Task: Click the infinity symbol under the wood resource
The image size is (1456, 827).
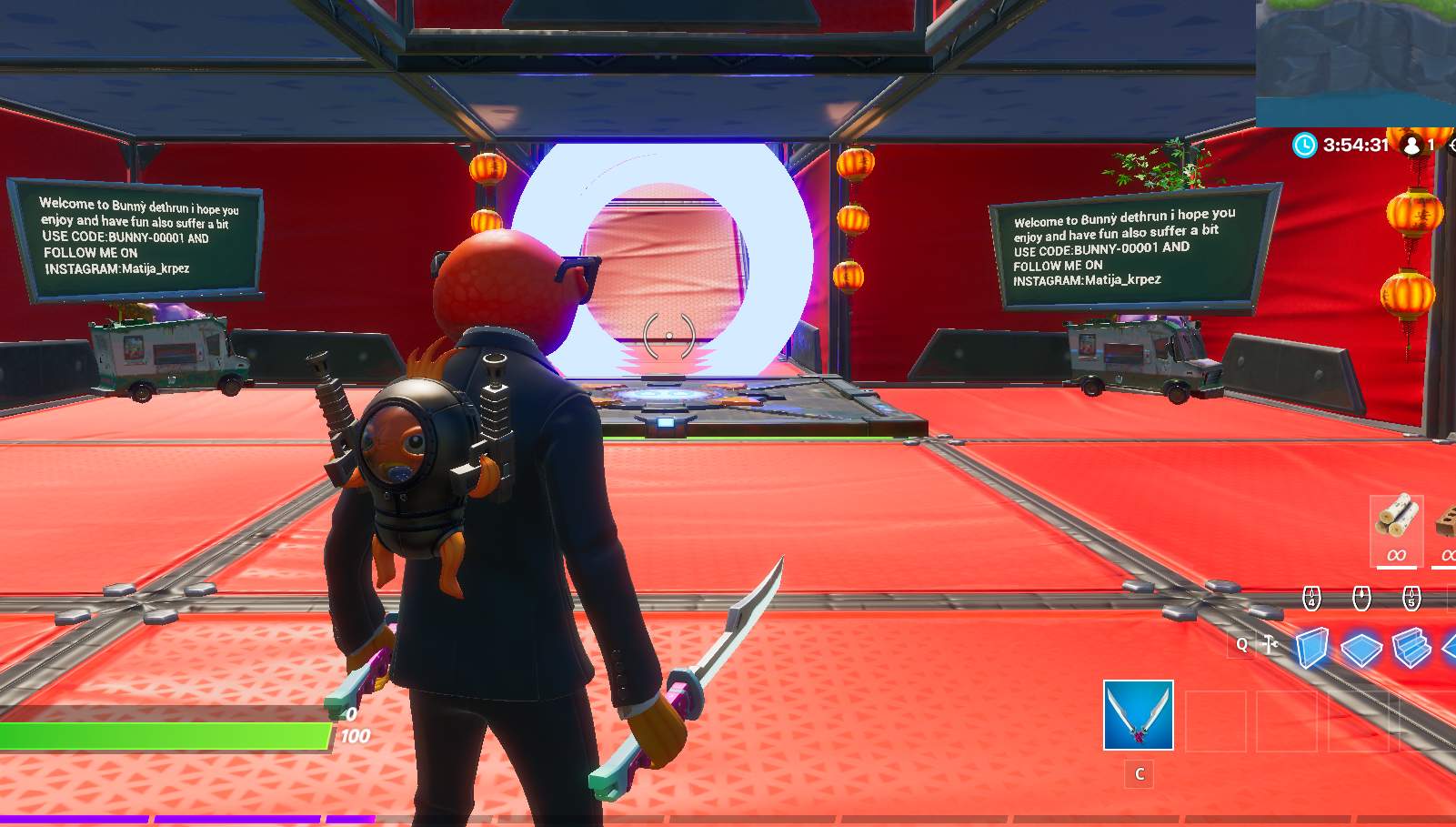Action: pos(1396,555)
